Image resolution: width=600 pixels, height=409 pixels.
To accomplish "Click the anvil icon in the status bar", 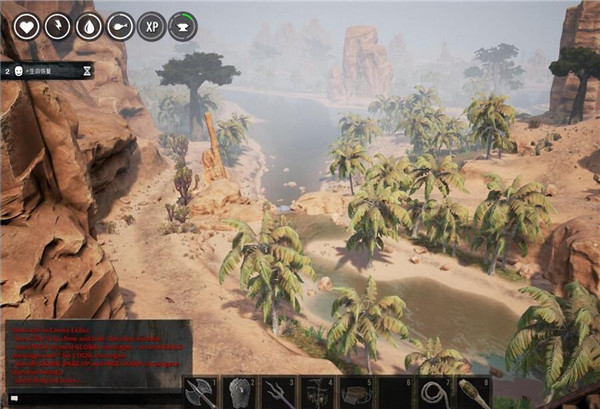I will pos(182,26).
